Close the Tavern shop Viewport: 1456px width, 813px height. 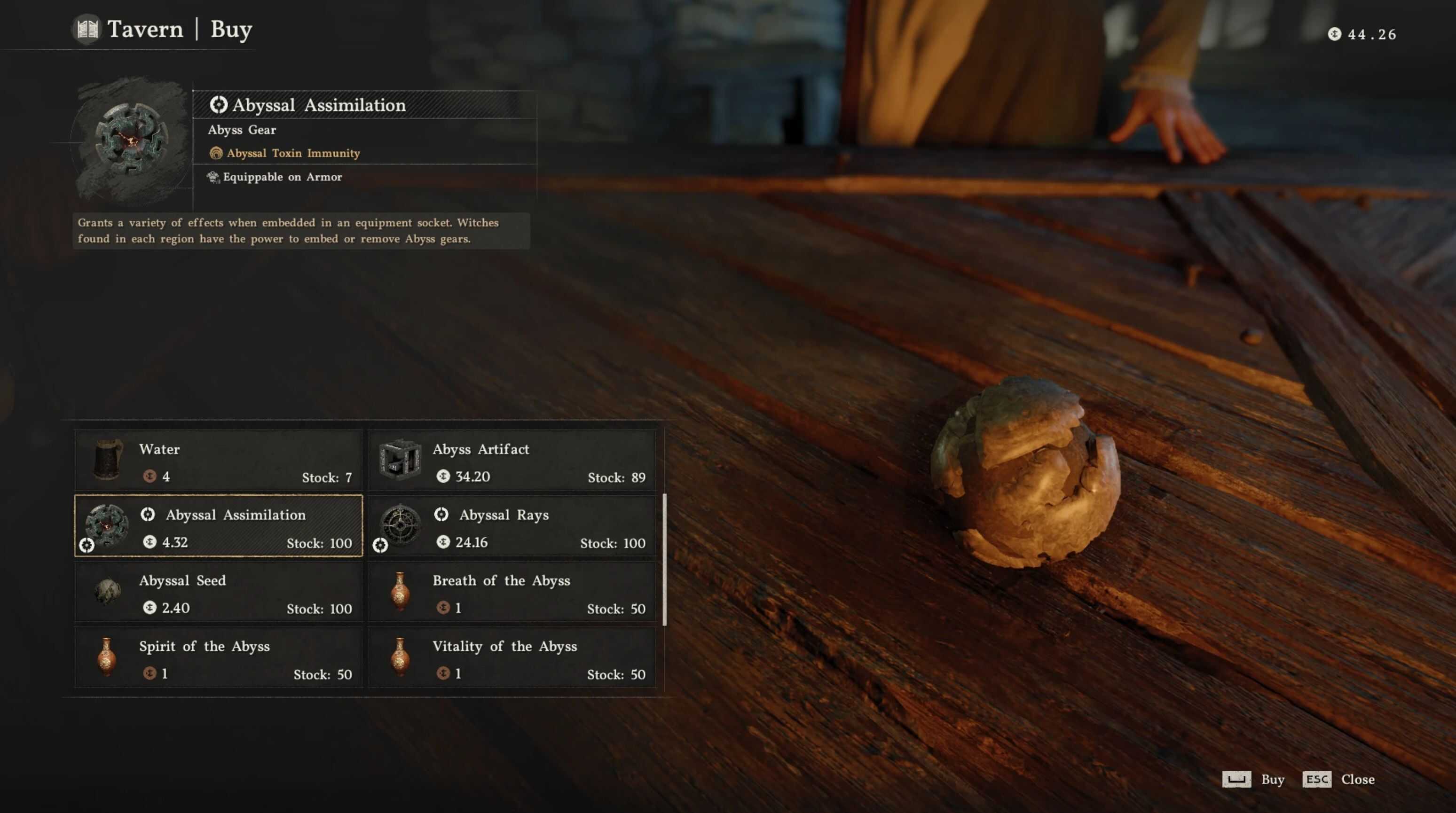click(x=1338, y=780)
